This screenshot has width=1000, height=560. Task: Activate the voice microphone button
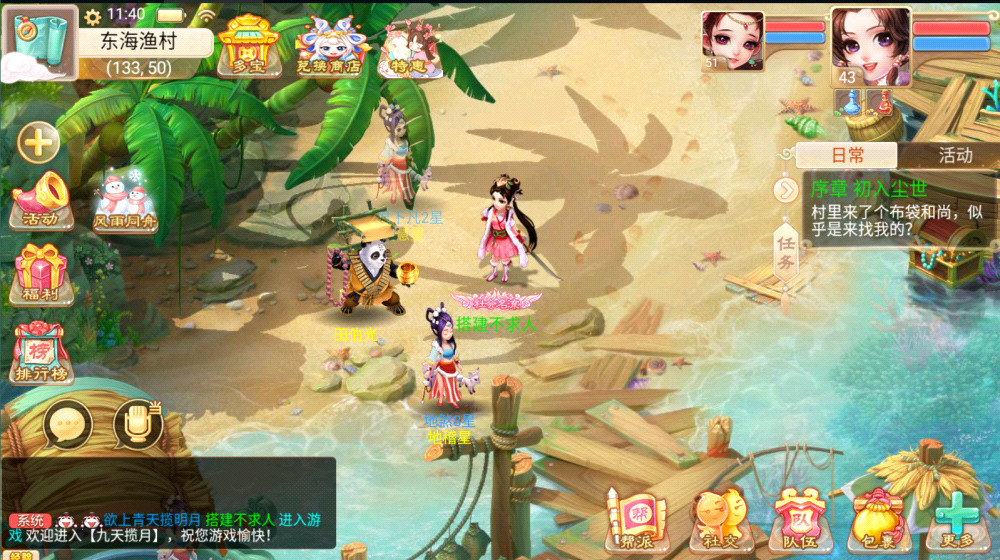tap(138, 425)
